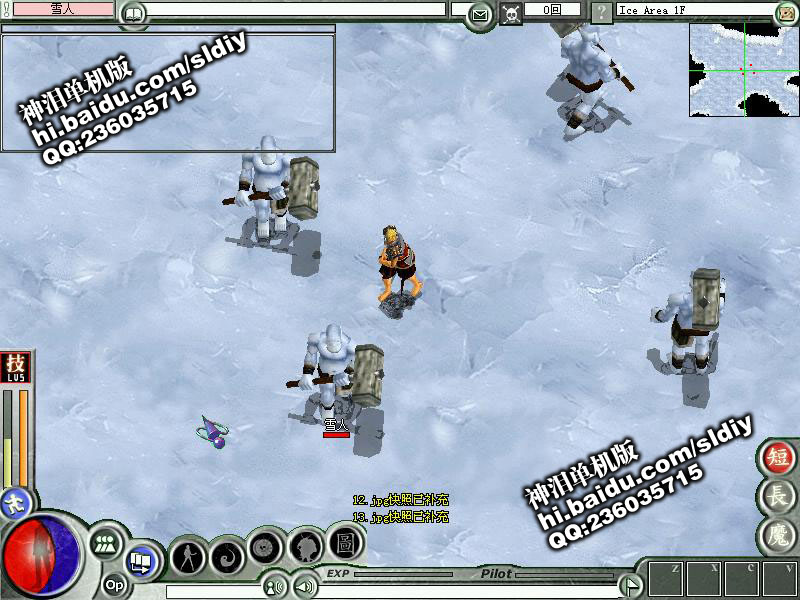Select the red 短 short-range weapon button

pos(775,458)
